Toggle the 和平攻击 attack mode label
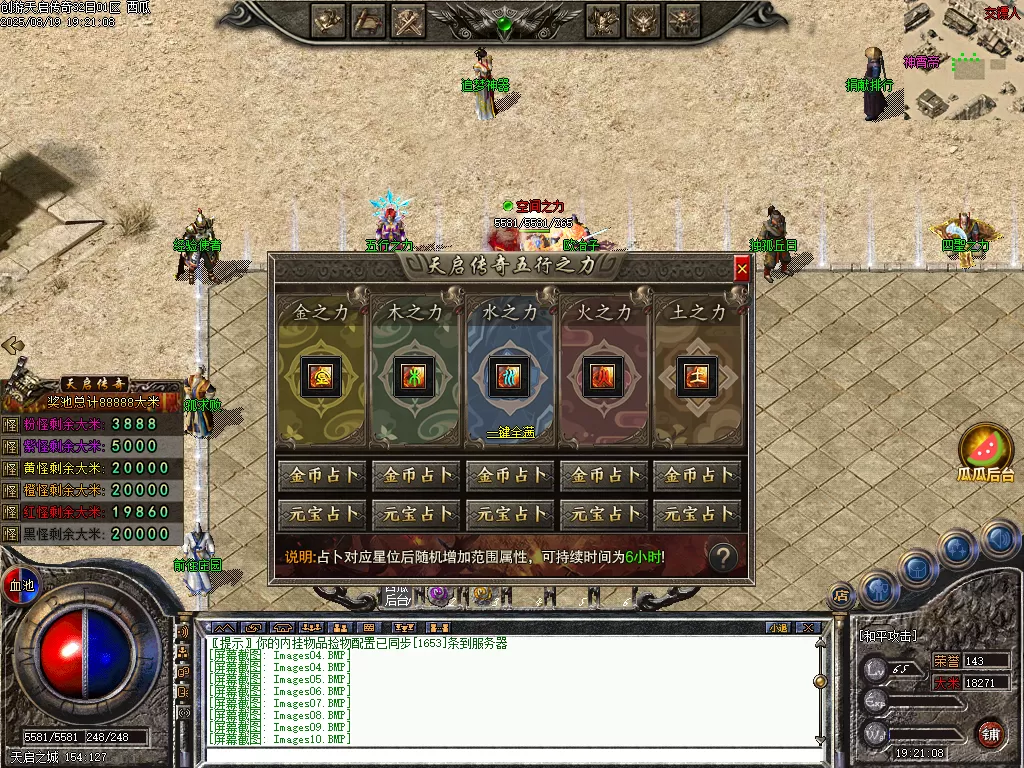Screen dimensions: 1024x768 coord(888,636)
